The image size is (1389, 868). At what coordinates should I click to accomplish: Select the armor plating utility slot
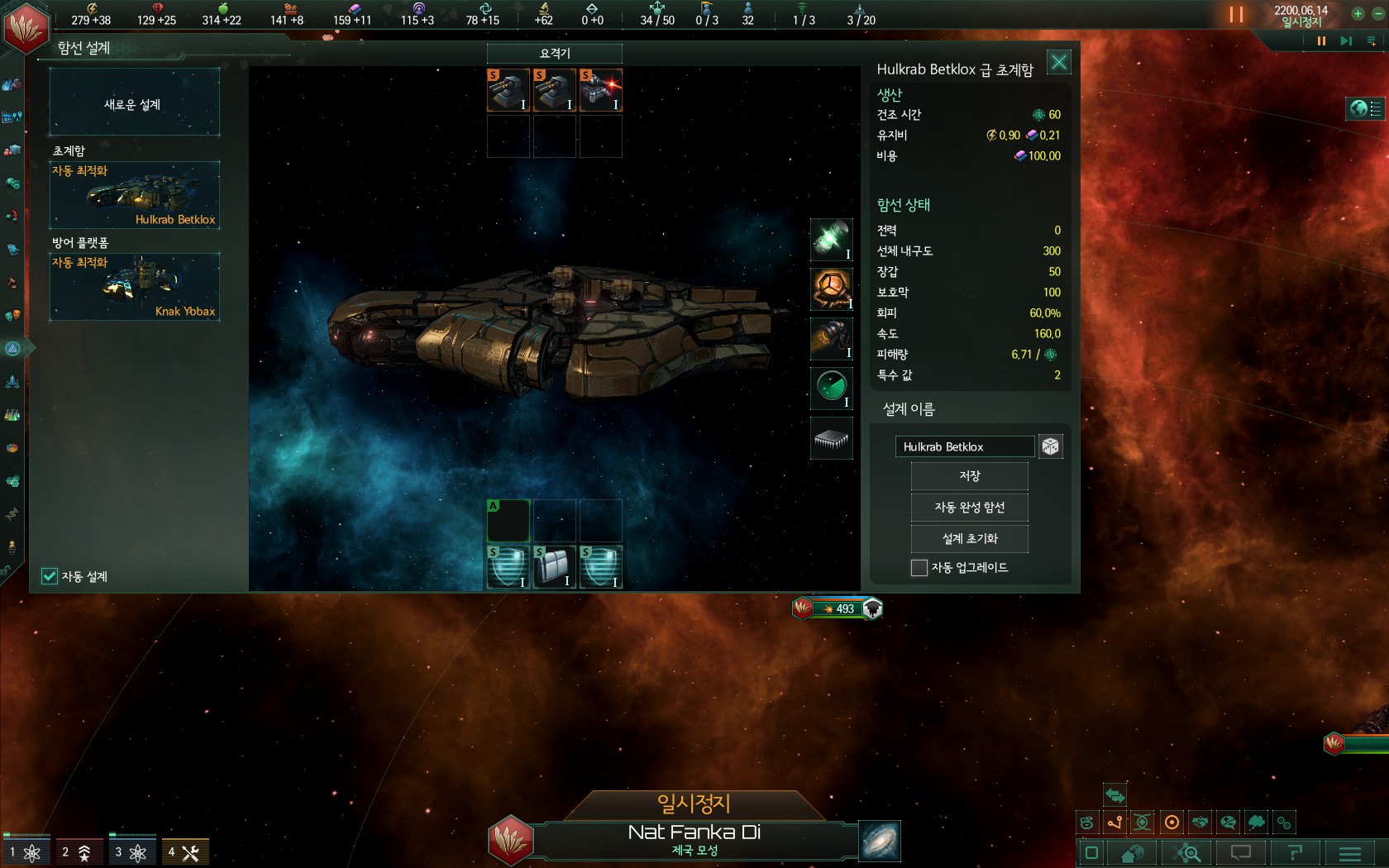[x=554, y=567]
